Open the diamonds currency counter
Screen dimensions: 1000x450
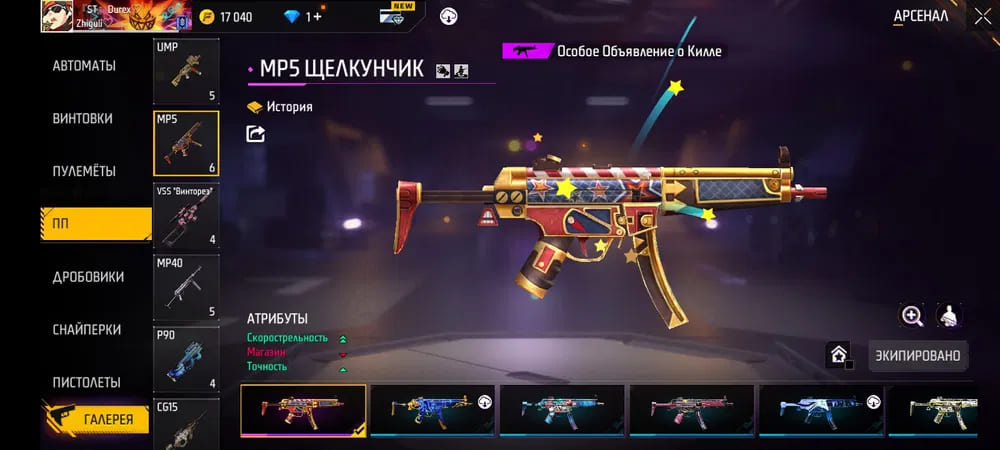click(302, 17)
